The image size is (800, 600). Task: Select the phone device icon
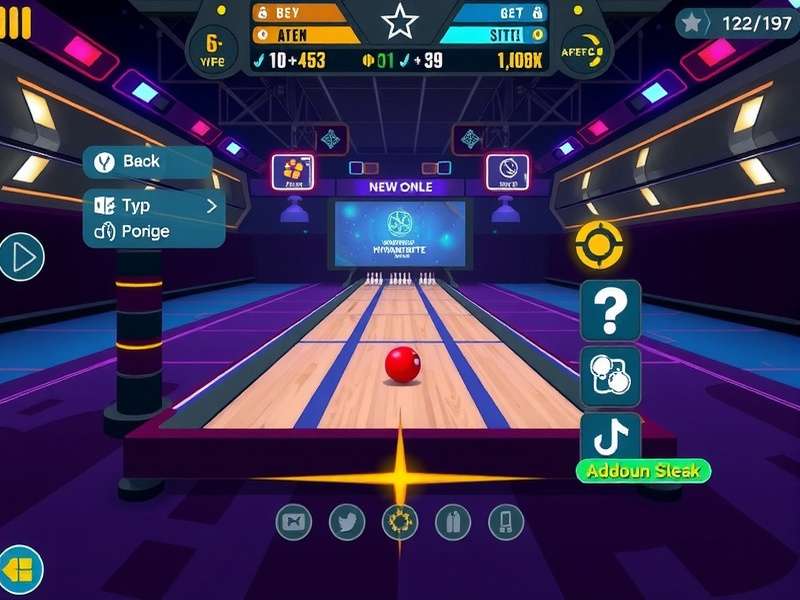pyautogui.click(x=506, y=521)
